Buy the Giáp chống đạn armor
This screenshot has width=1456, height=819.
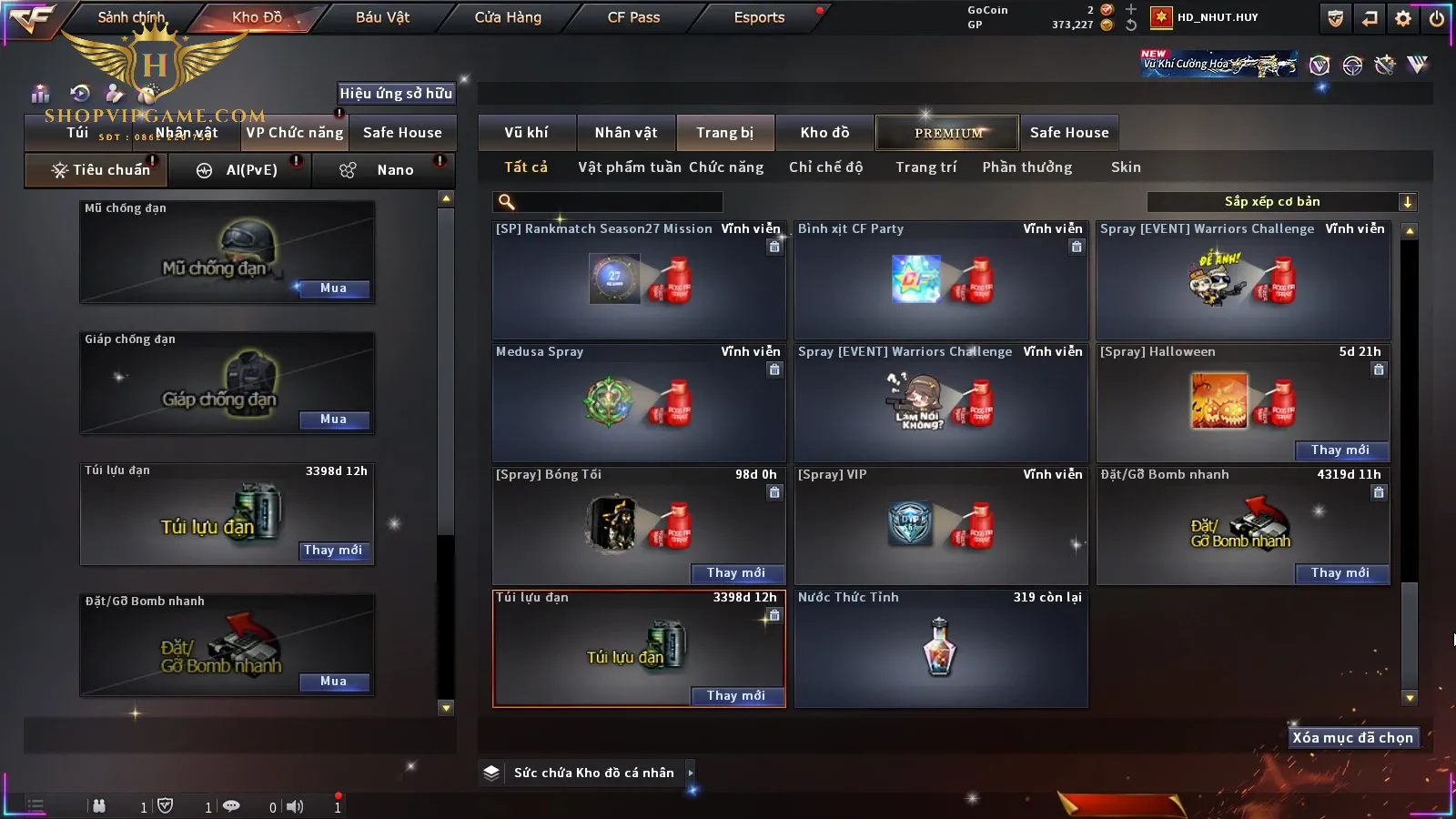tap(333, 420)
